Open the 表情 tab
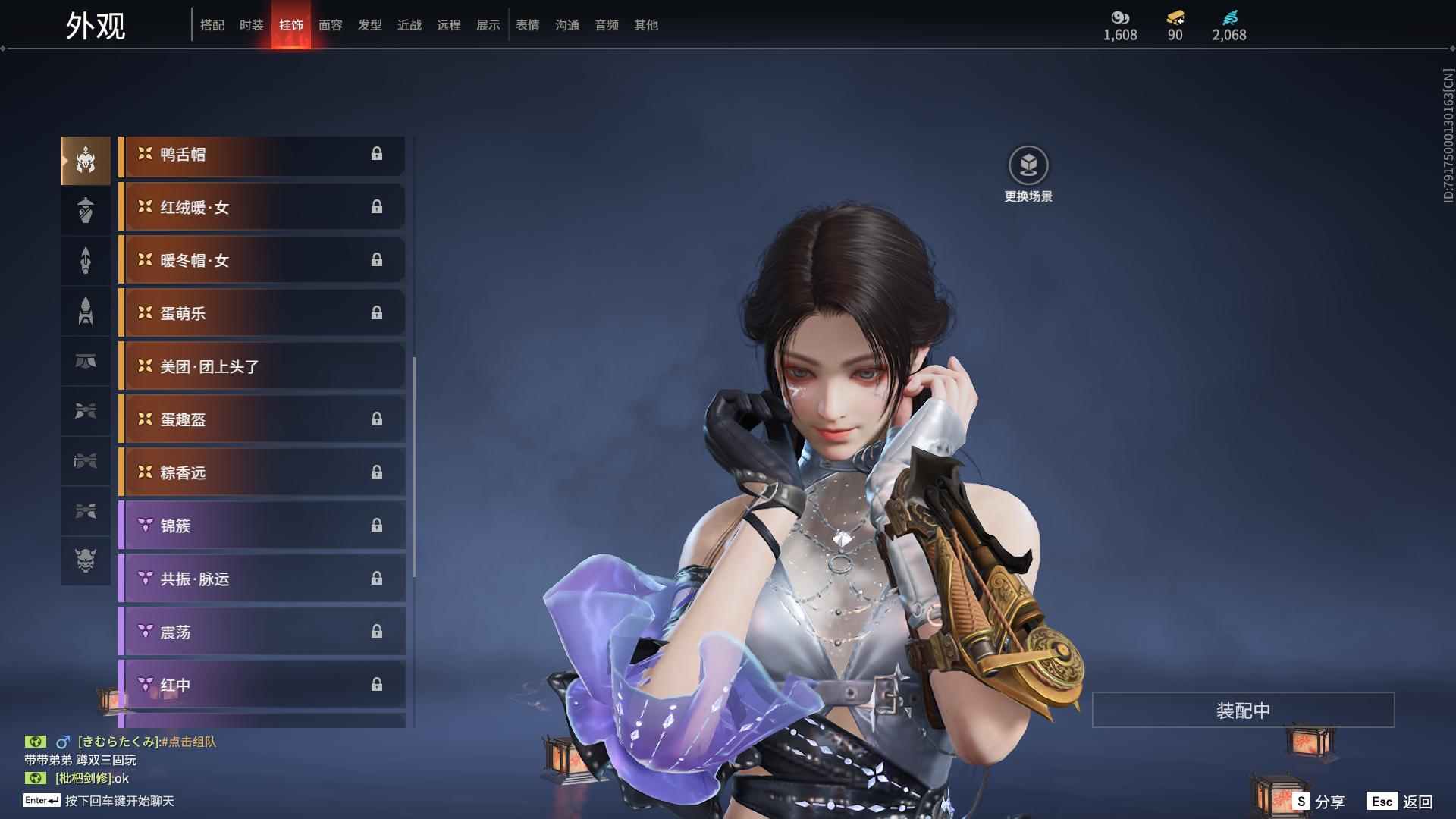The width and height of the screenshot is (1456, 819). pos(527,25)
